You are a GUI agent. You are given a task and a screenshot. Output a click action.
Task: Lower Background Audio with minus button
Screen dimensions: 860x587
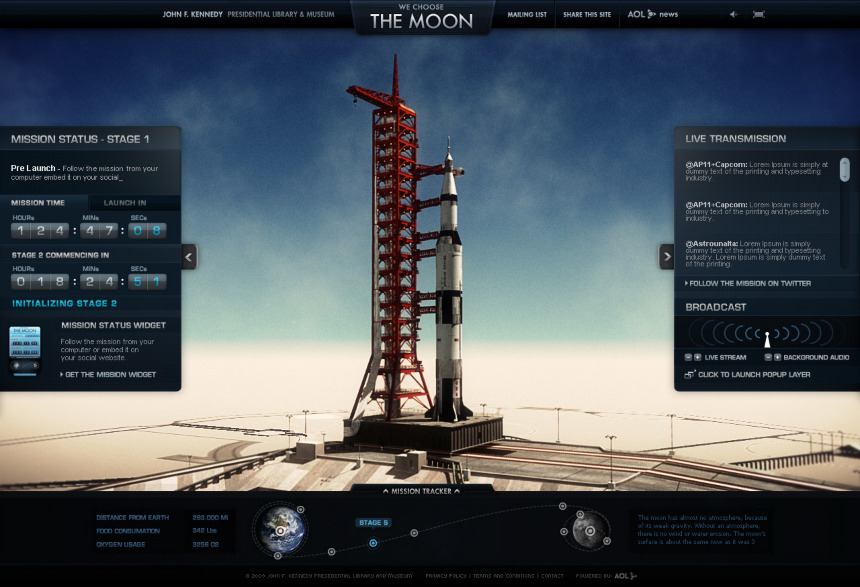point(768,357)
